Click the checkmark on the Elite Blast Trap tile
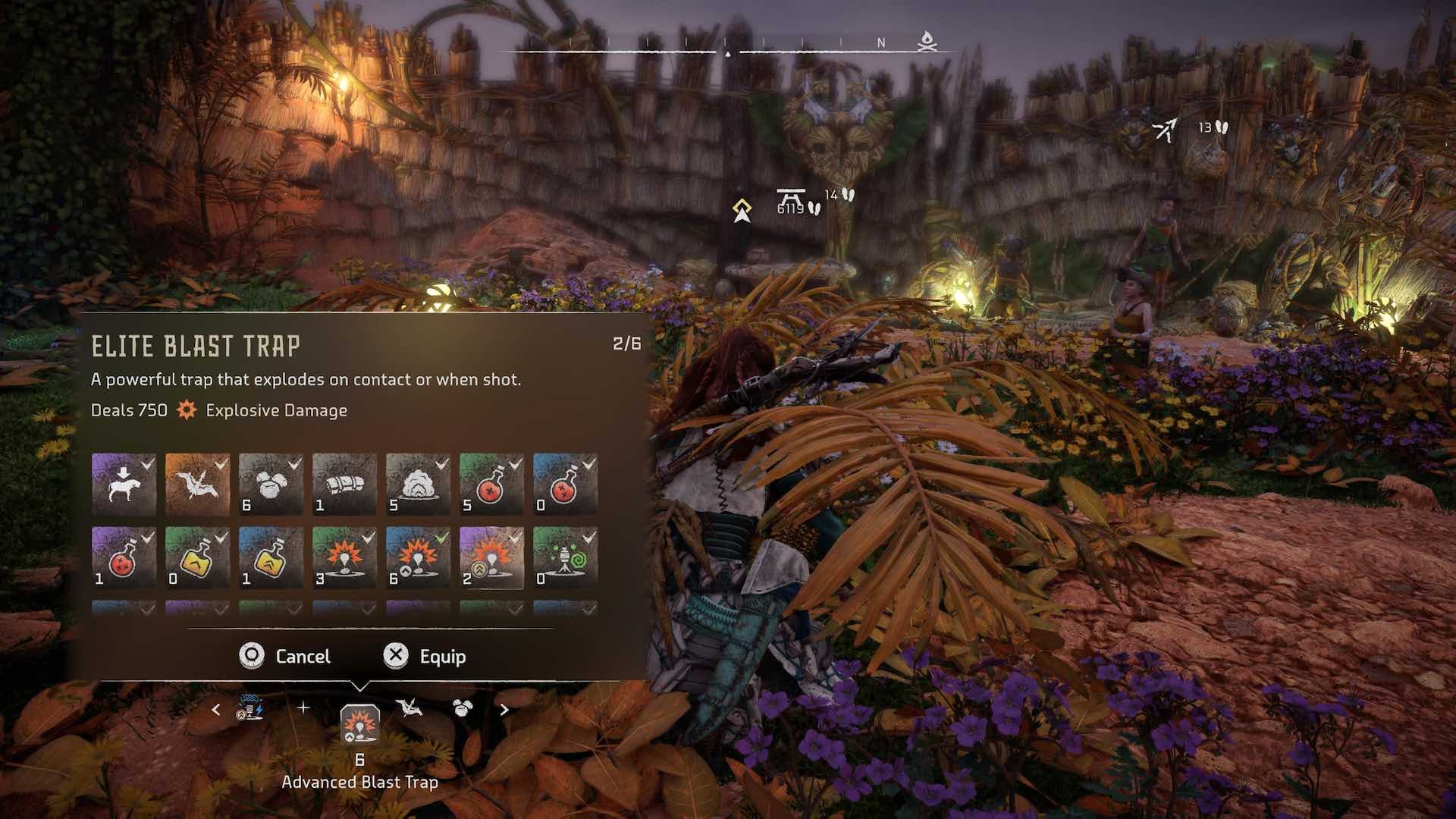 click(513, 536)
